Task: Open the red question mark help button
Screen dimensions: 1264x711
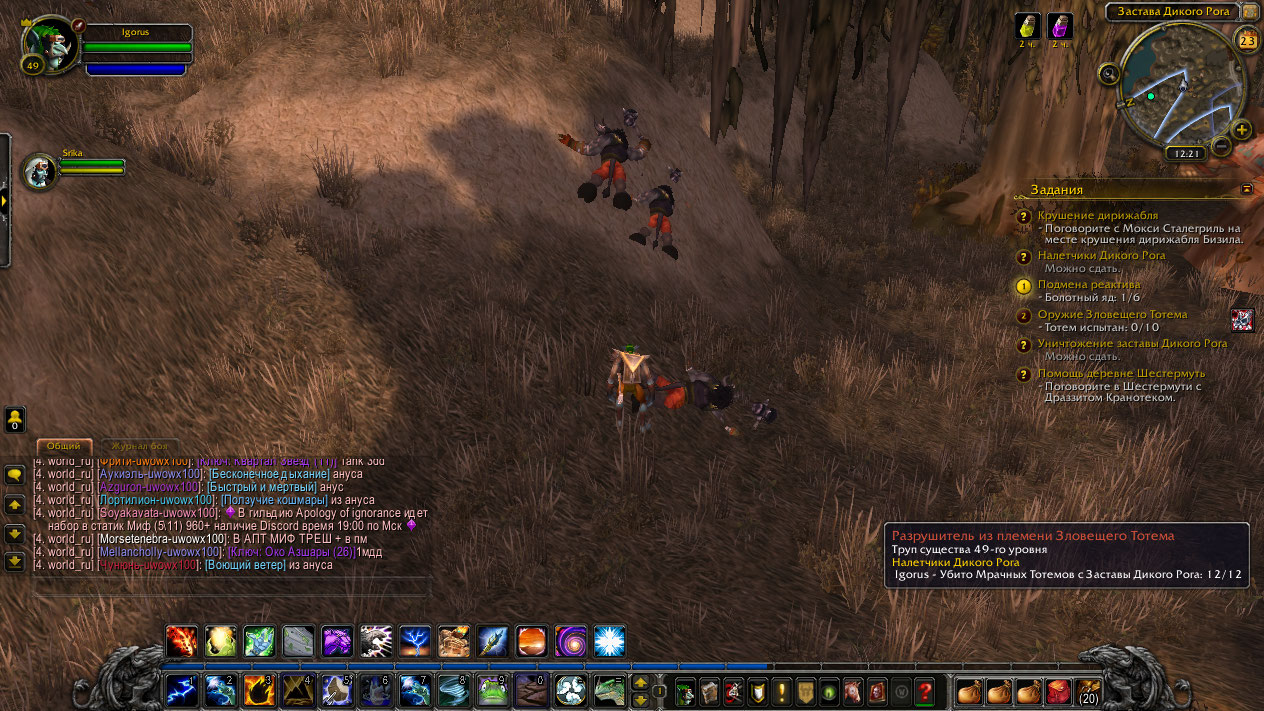Action: tap(925, 691)
